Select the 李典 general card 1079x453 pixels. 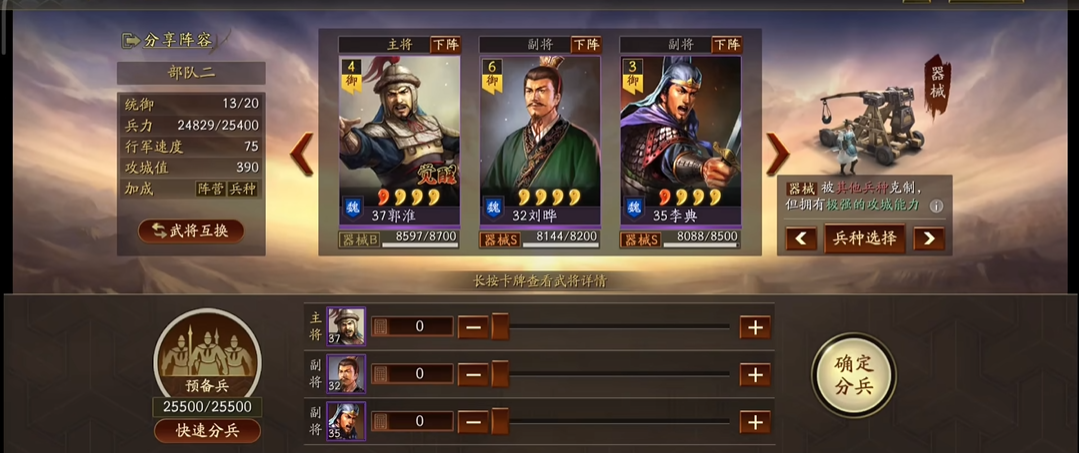point(680,135)
